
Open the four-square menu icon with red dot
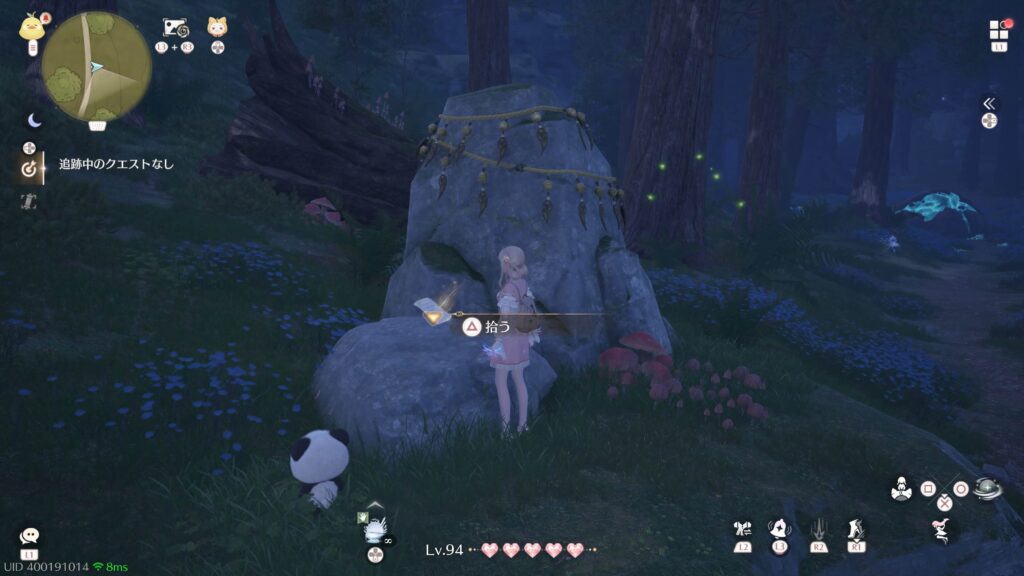pos(999,30)
